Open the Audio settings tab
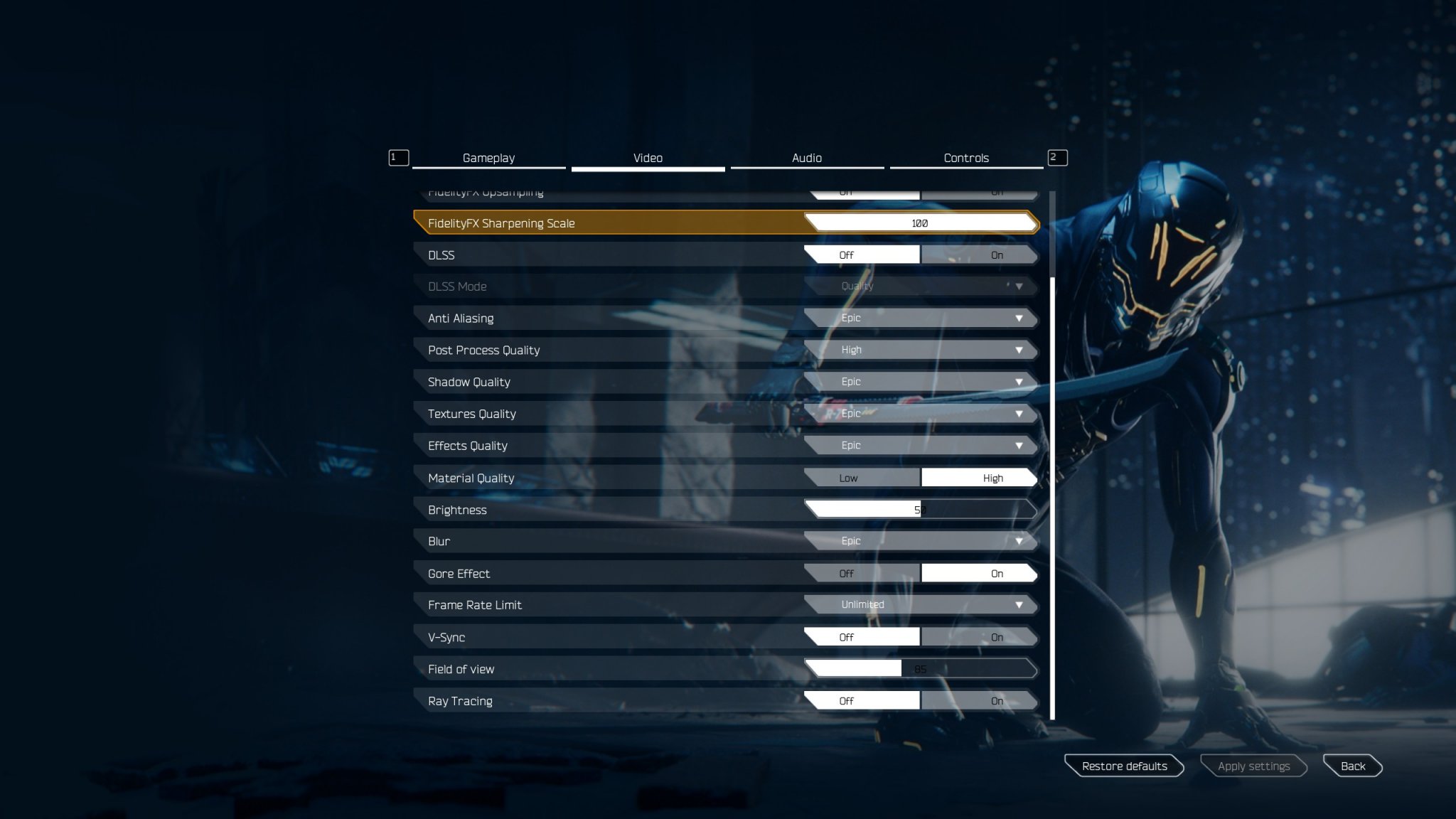Screen dimensions: 1456x819 tap(807, 158)
